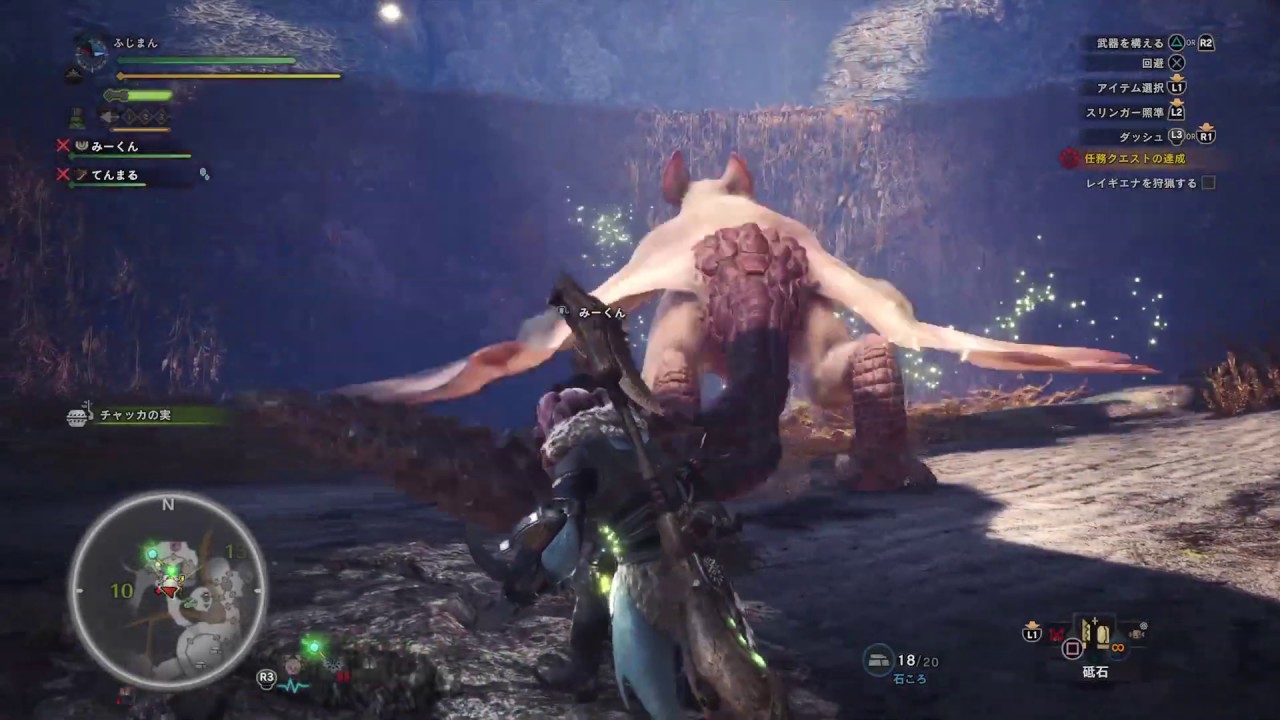Click the weapon icon beside てんまる
The image size is (1280, 720).
(80, 174)
